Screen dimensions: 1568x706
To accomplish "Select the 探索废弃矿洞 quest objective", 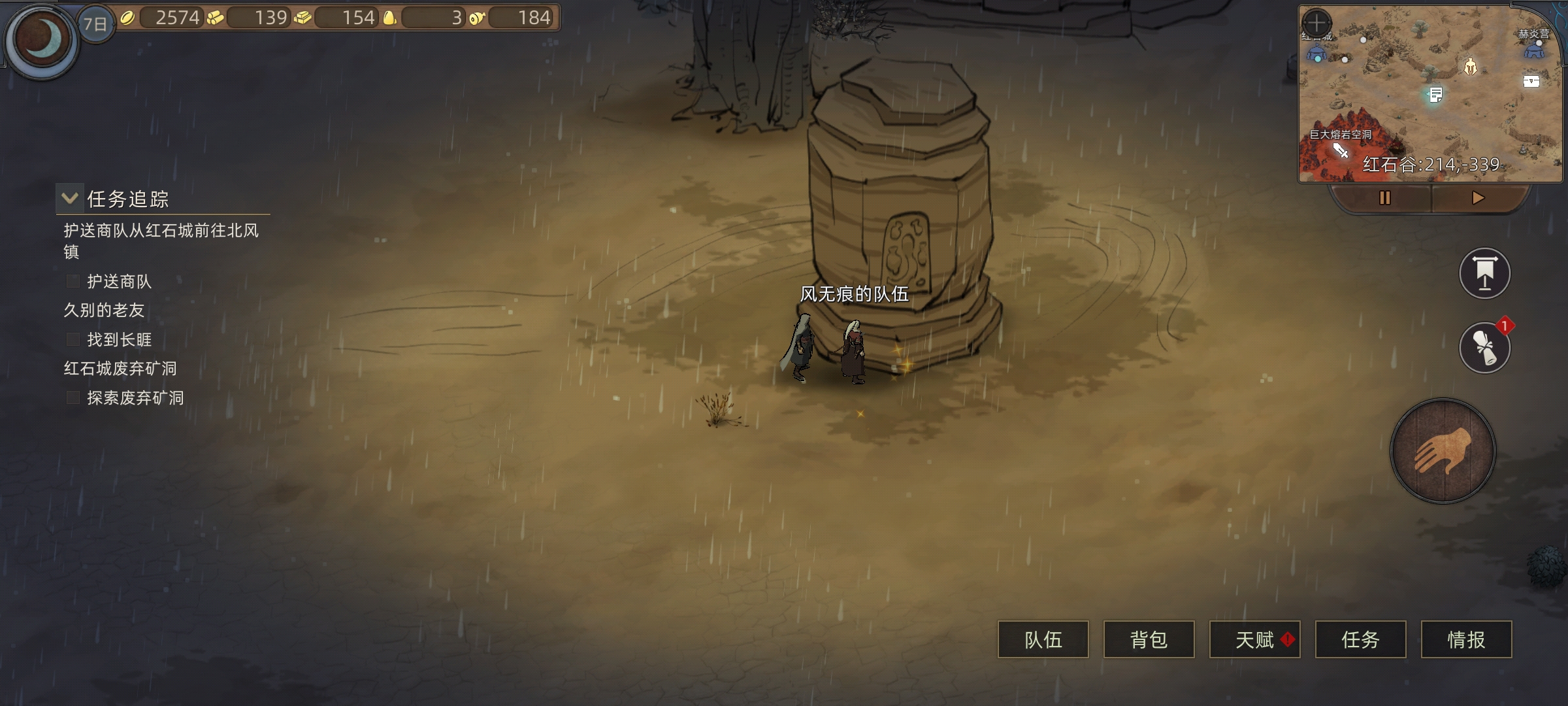I will tap(135, 398).
